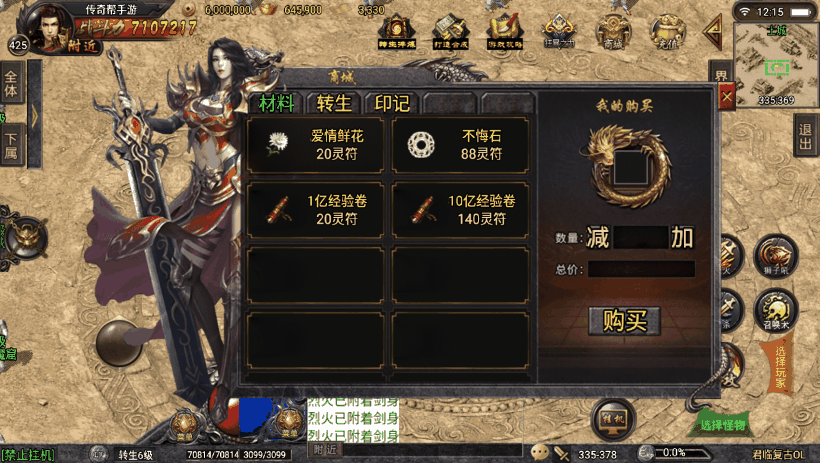
Task: Activate the 狮子吼 skill
Action: click(x=775, y=255)
